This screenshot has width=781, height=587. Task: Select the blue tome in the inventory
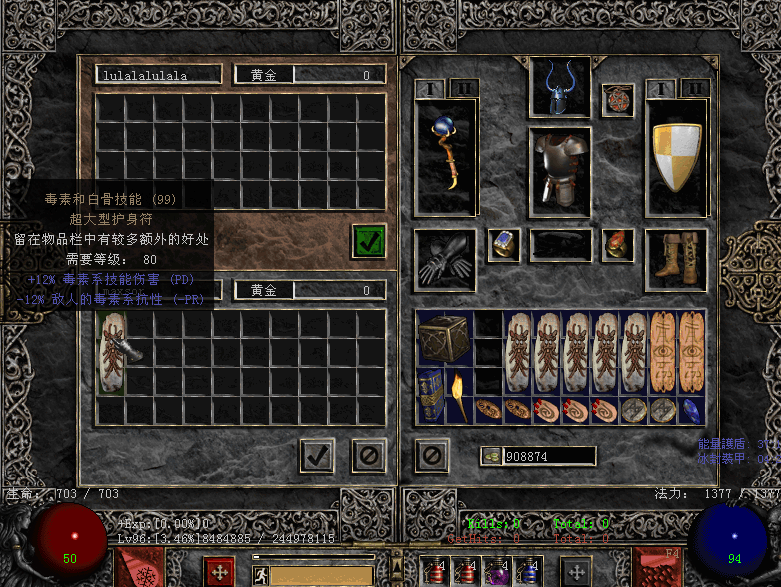[x=430, y=397]
